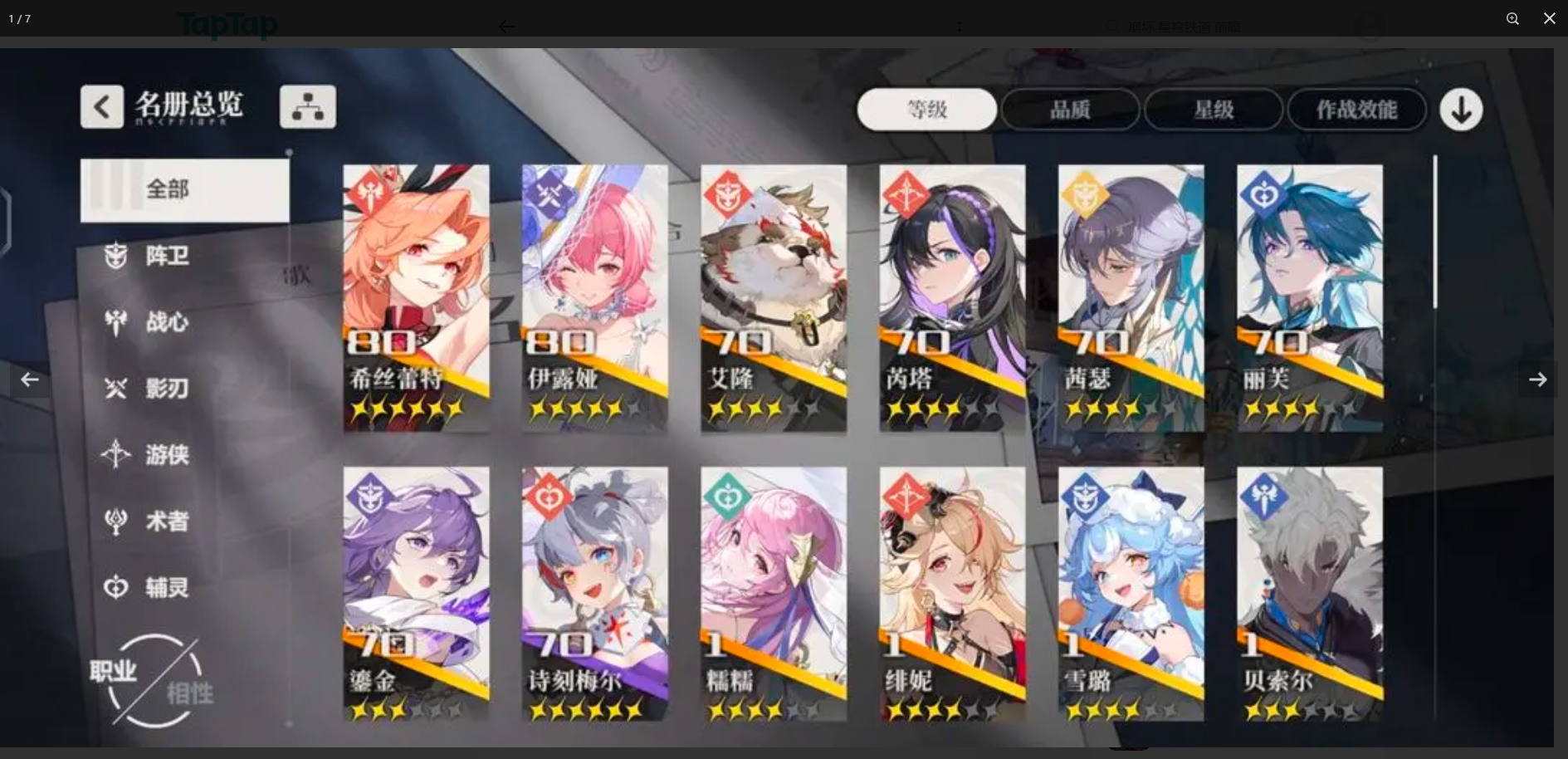The height and width of the screenshot is (759, 1568).
Task: Go back a page using the left arrow
Action: click(x=29, y=379)
